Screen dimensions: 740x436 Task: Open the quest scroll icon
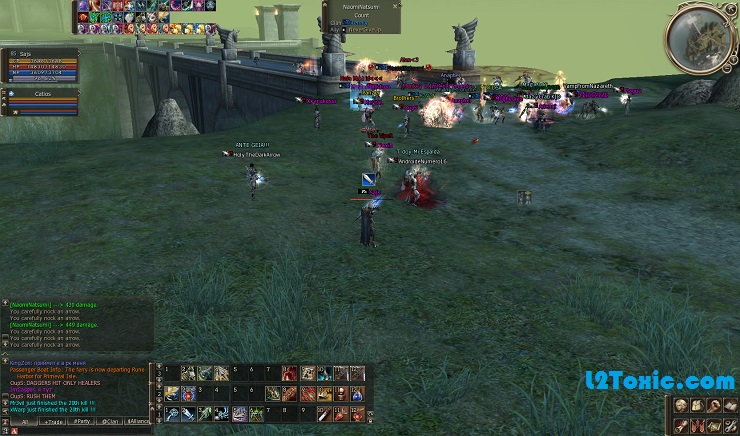click(x=681, y=425)
